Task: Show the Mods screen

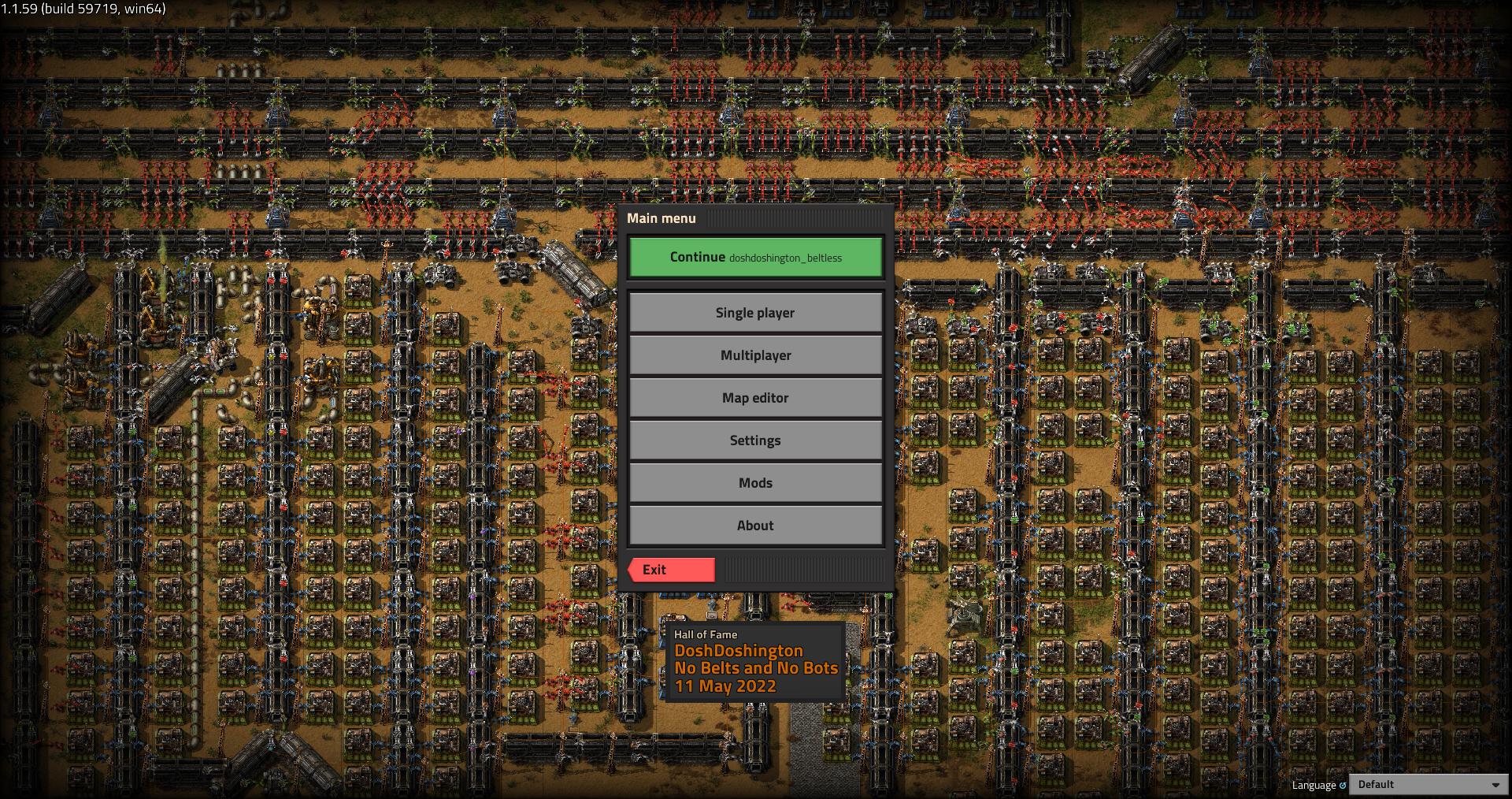Action: coord(755,483)
